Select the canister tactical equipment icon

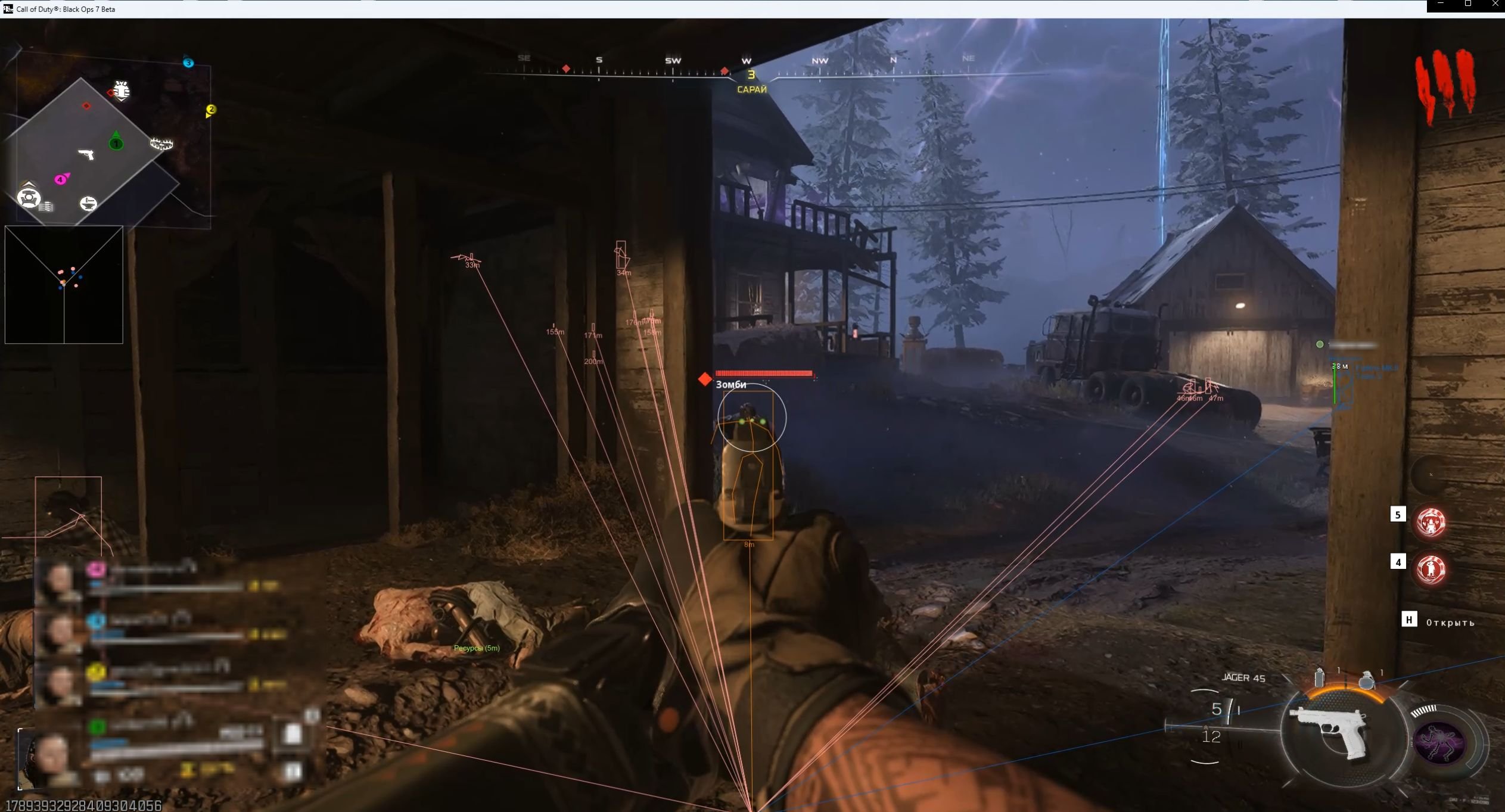pos(1320,677)
